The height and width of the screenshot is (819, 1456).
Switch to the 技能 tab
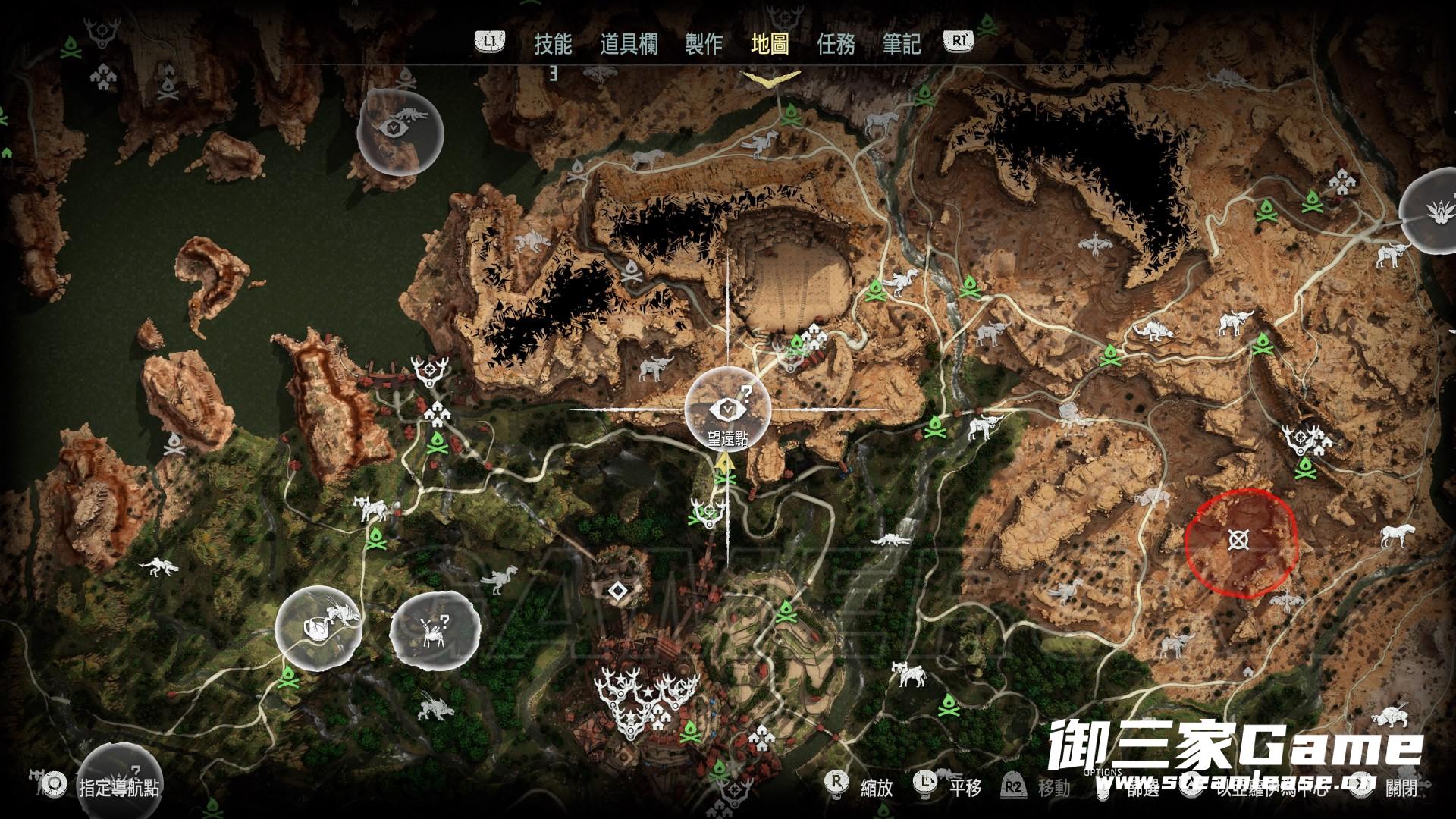tap(553, 44)
